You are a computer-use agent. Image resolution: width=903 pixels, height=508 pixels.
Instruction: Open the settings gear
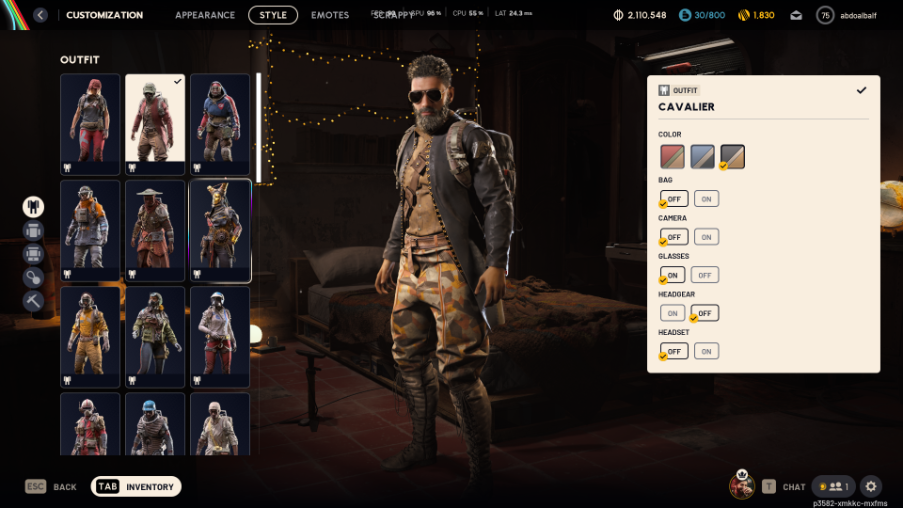[871, 486]
